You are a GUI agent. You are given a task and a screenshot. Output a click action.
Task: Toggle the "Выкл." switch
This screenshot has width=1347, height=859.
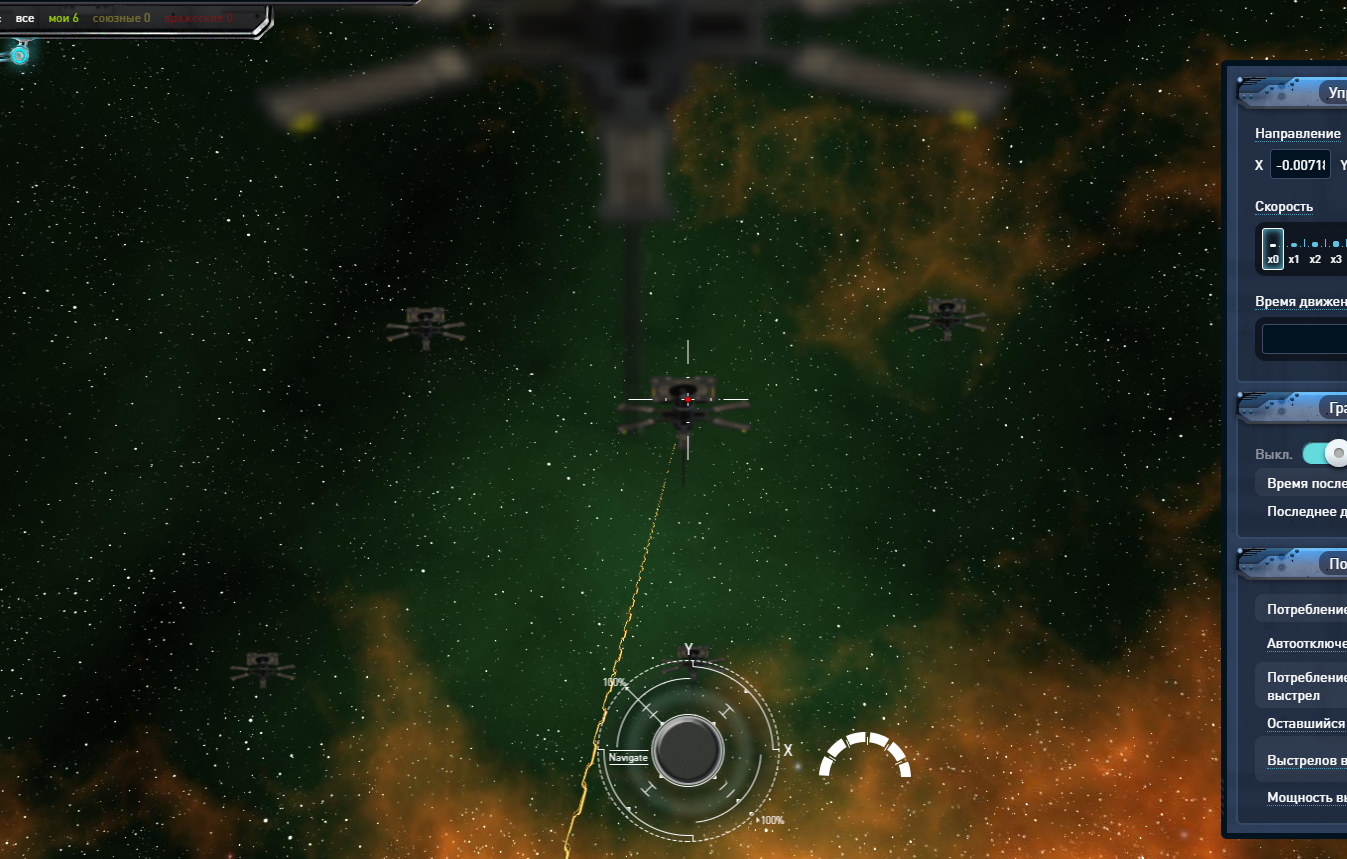(1326, 454)
